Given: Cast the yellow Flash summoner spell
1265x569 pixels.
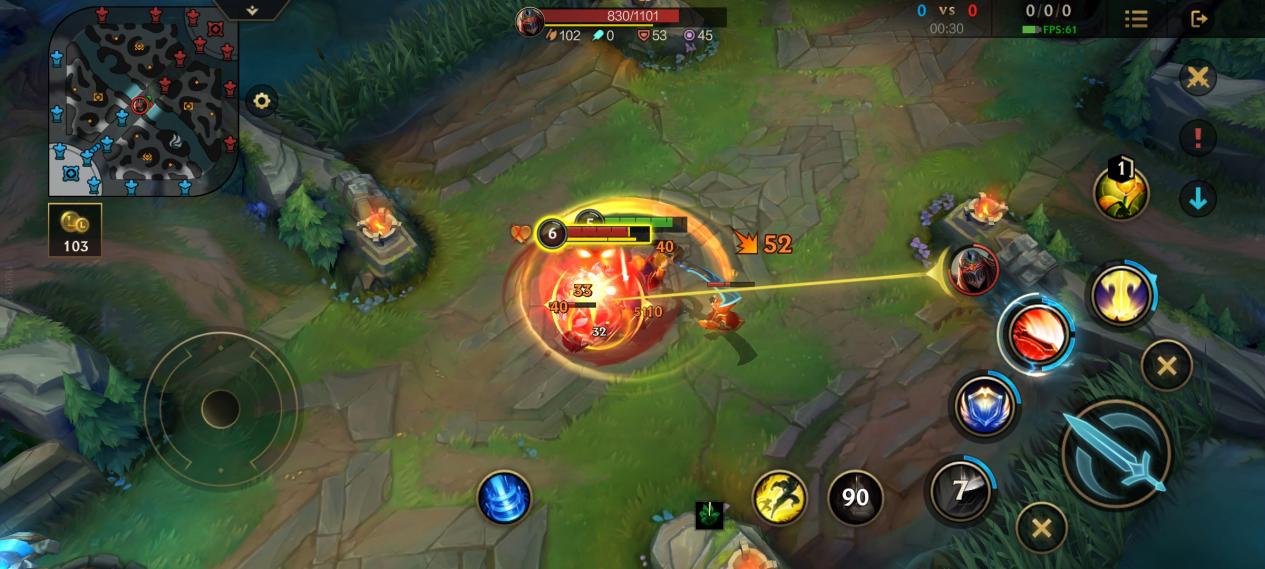Looking at the screenshot, I should click(779, 497).
